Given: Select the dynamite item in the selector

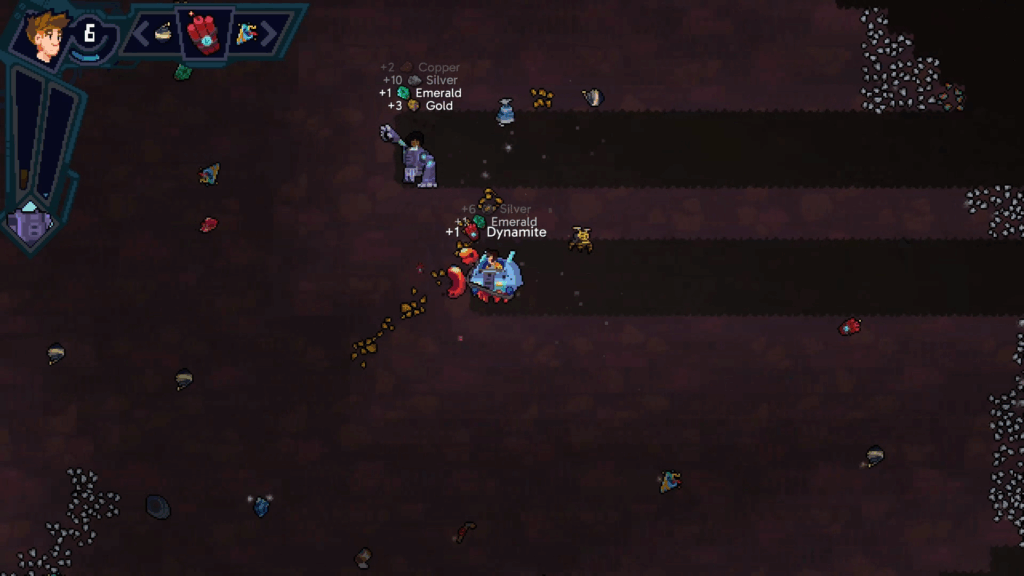Looking at the screenshot, I should [204, 34].
